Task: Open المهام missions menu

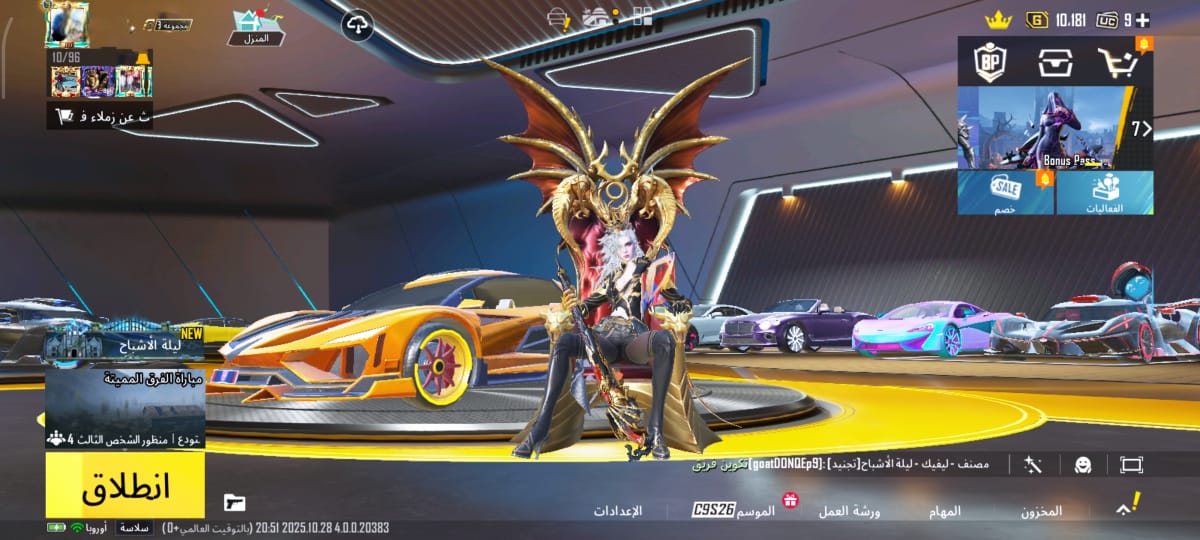Action: (945, 511)
